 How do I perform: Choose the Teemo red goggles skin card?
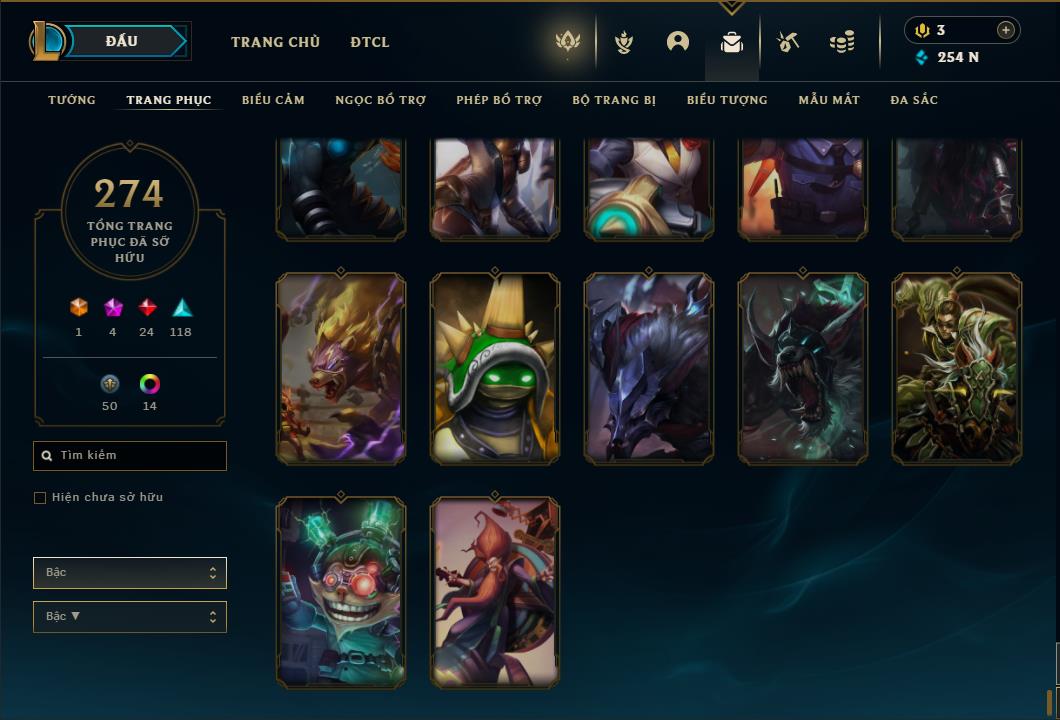click(341, 592)
